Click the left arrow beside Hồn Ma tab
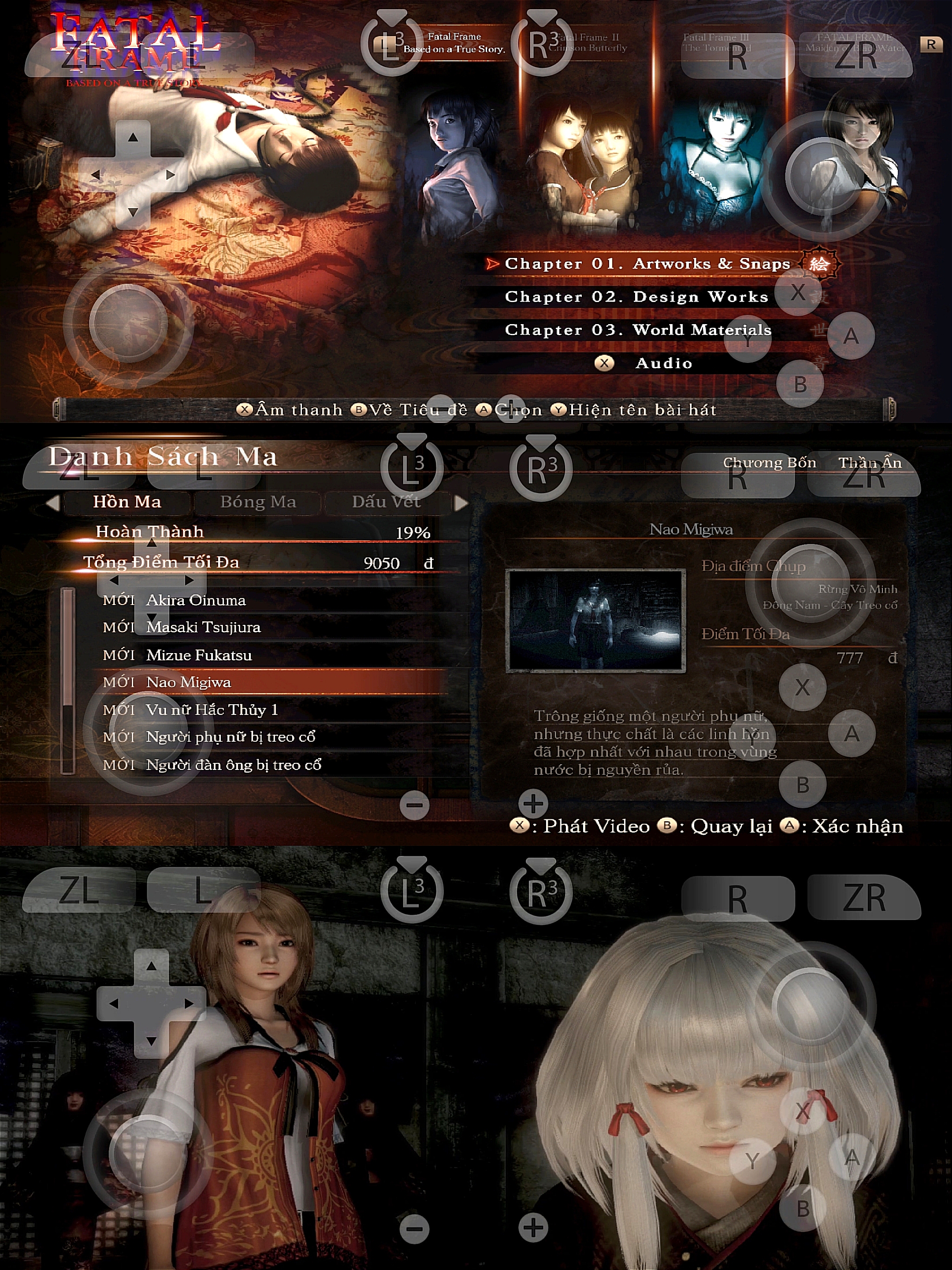The image size is (952, 1270). (53, 503)
